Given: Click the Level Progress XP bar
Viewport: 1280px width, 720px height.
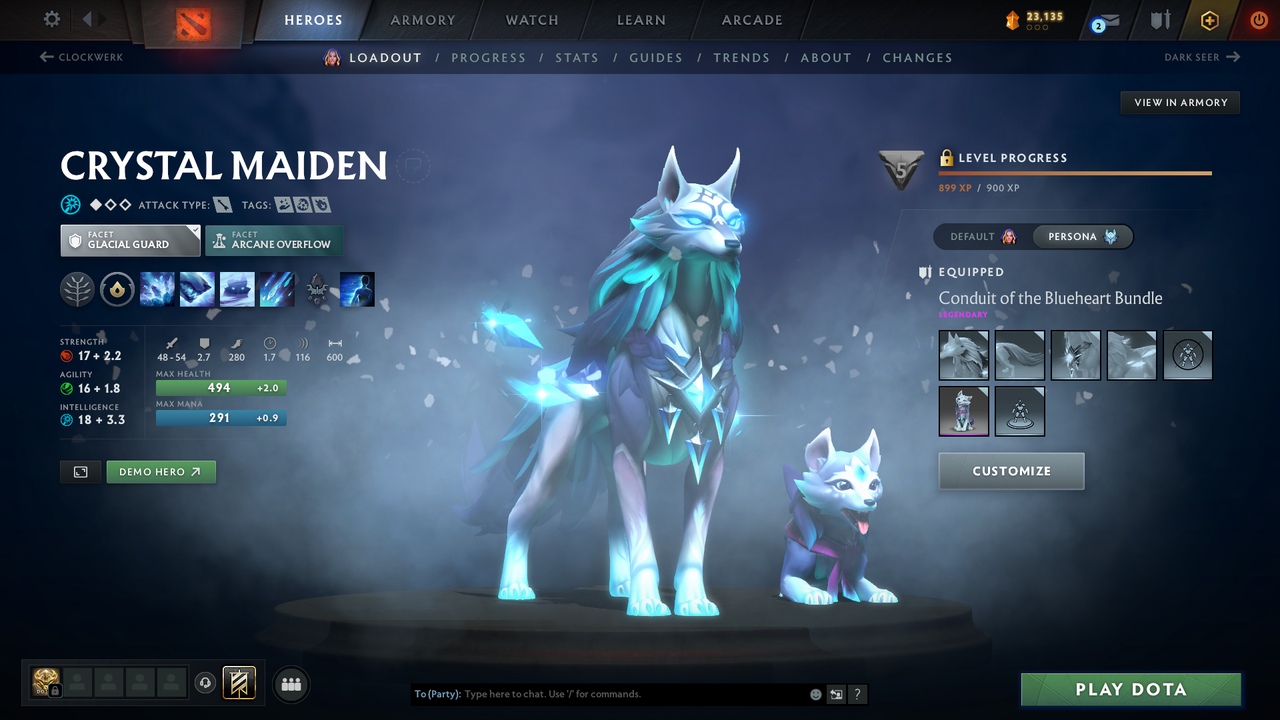Looking at the screenshot, I should tap(1075, 172).
